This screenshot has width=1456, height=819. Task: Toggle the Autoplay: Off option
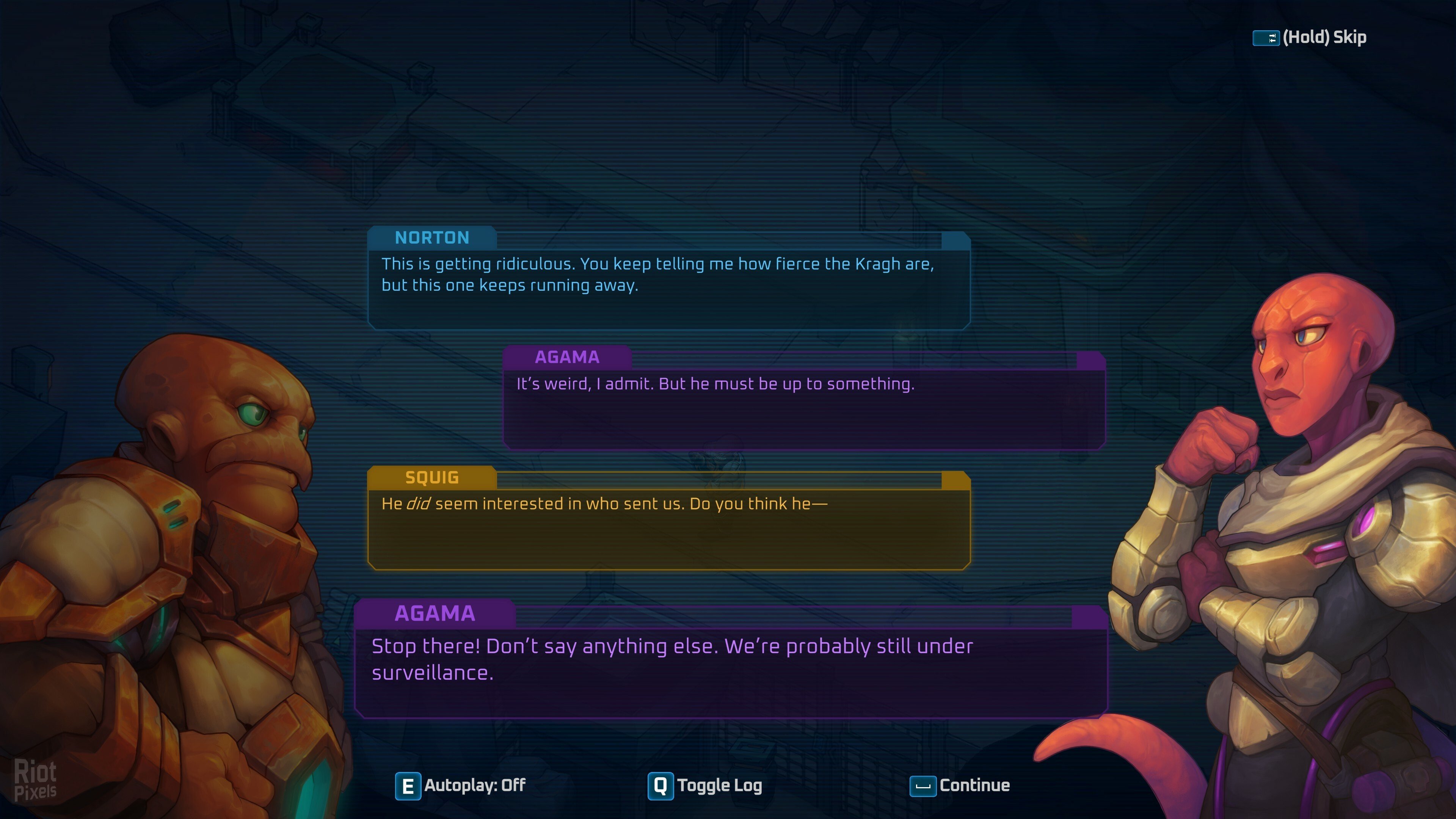[461, 786]
